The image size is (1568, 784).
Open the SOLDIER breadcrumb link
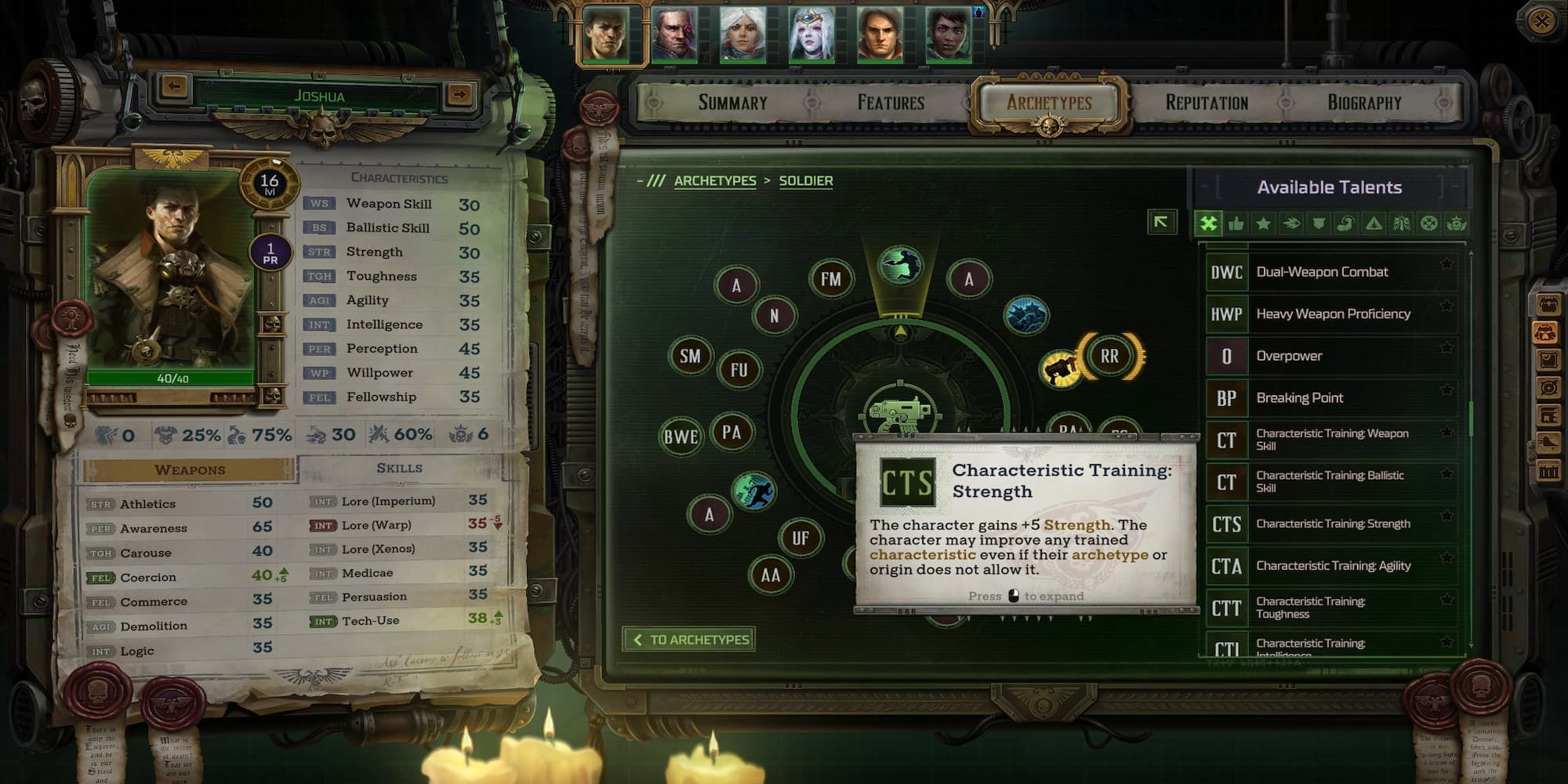click(804, 180)
